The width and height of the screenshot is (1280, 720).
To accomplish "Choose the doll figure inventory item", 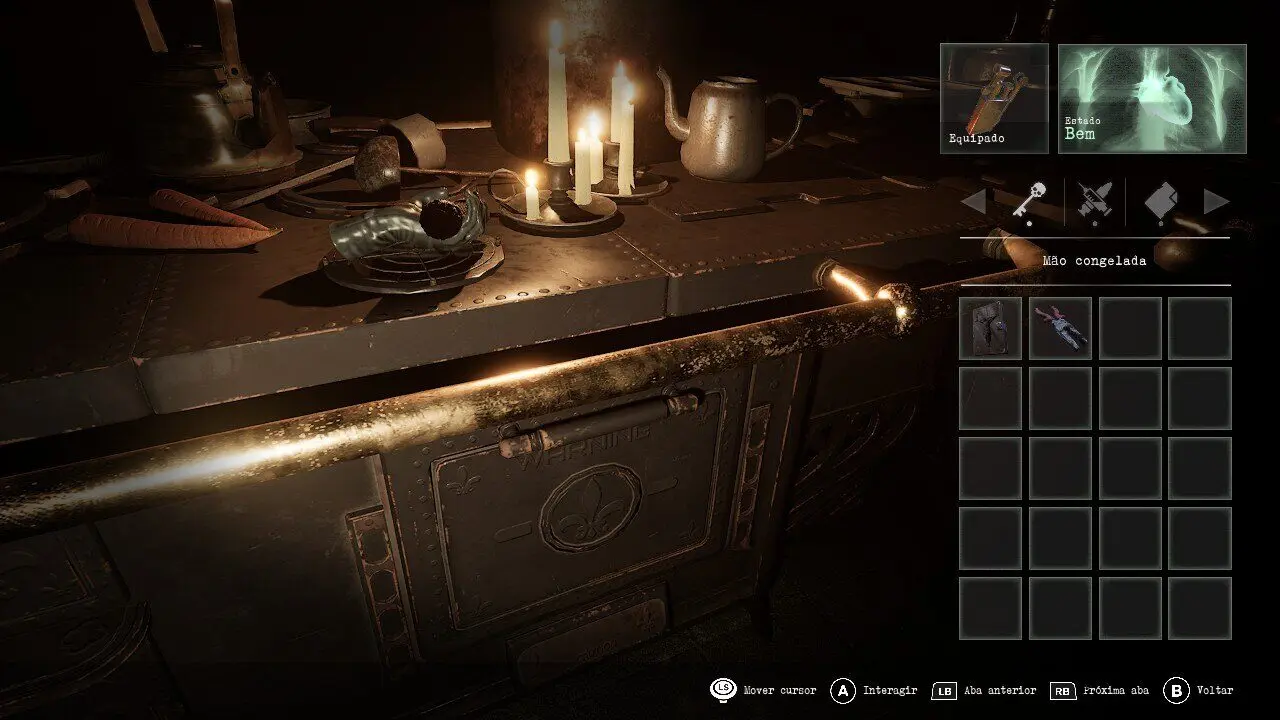I will [x=1060, y=328].
